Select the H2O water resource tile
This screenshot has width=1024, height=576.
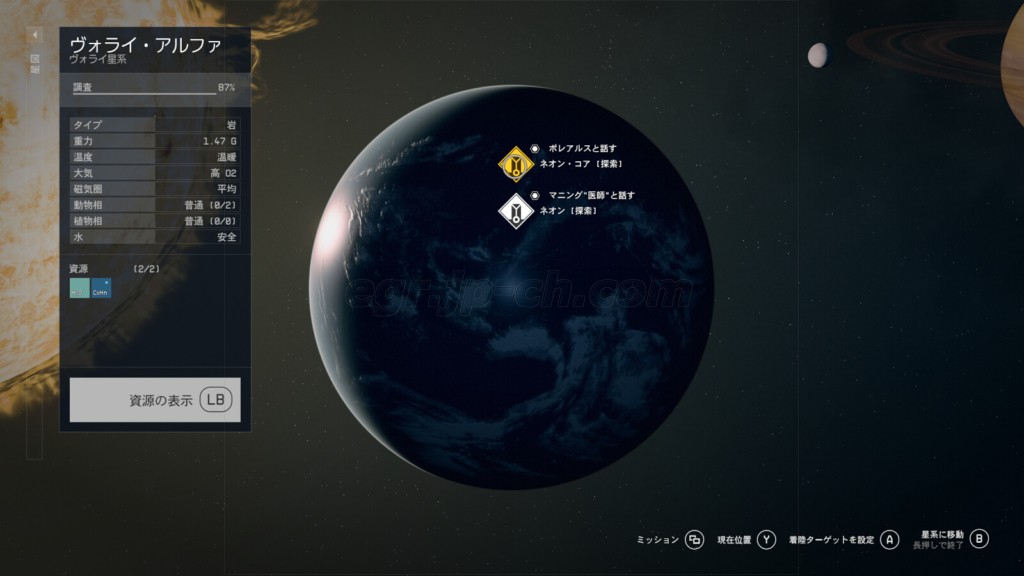pos(79,288)
